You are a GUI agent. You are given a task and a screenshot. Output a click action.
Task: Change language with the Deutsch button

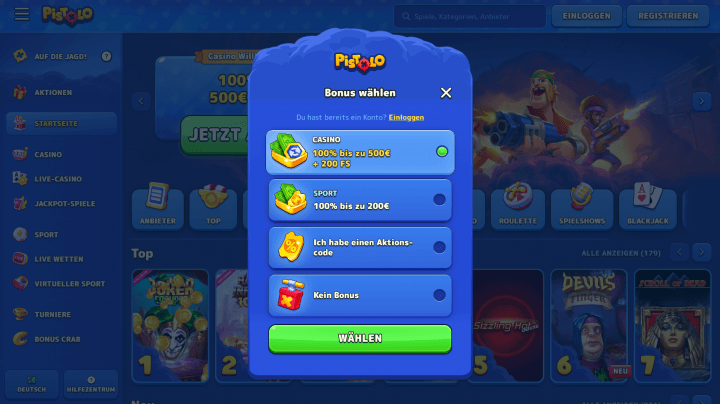tap(31, 385)
